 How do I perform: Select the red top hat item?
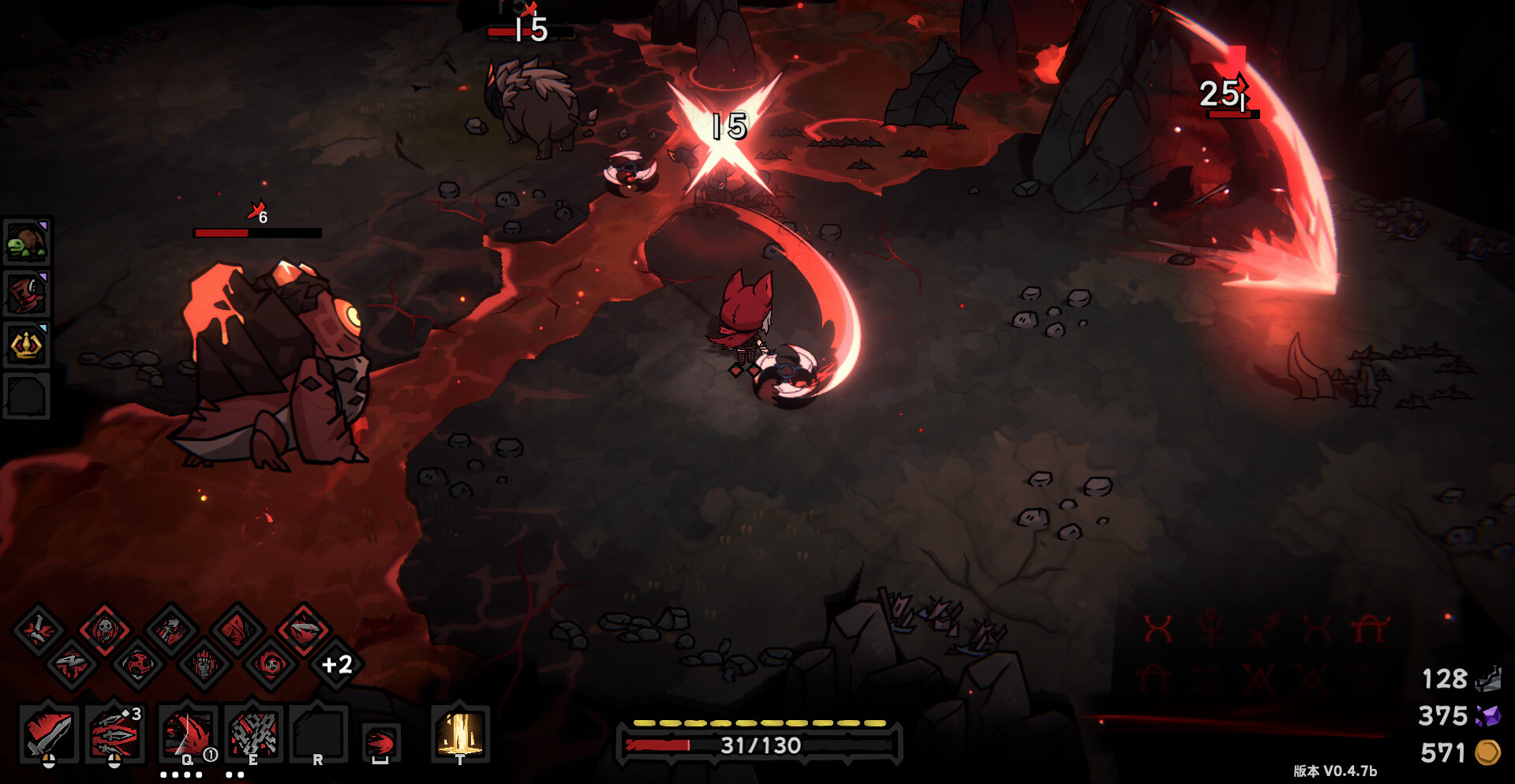[27, 293]
